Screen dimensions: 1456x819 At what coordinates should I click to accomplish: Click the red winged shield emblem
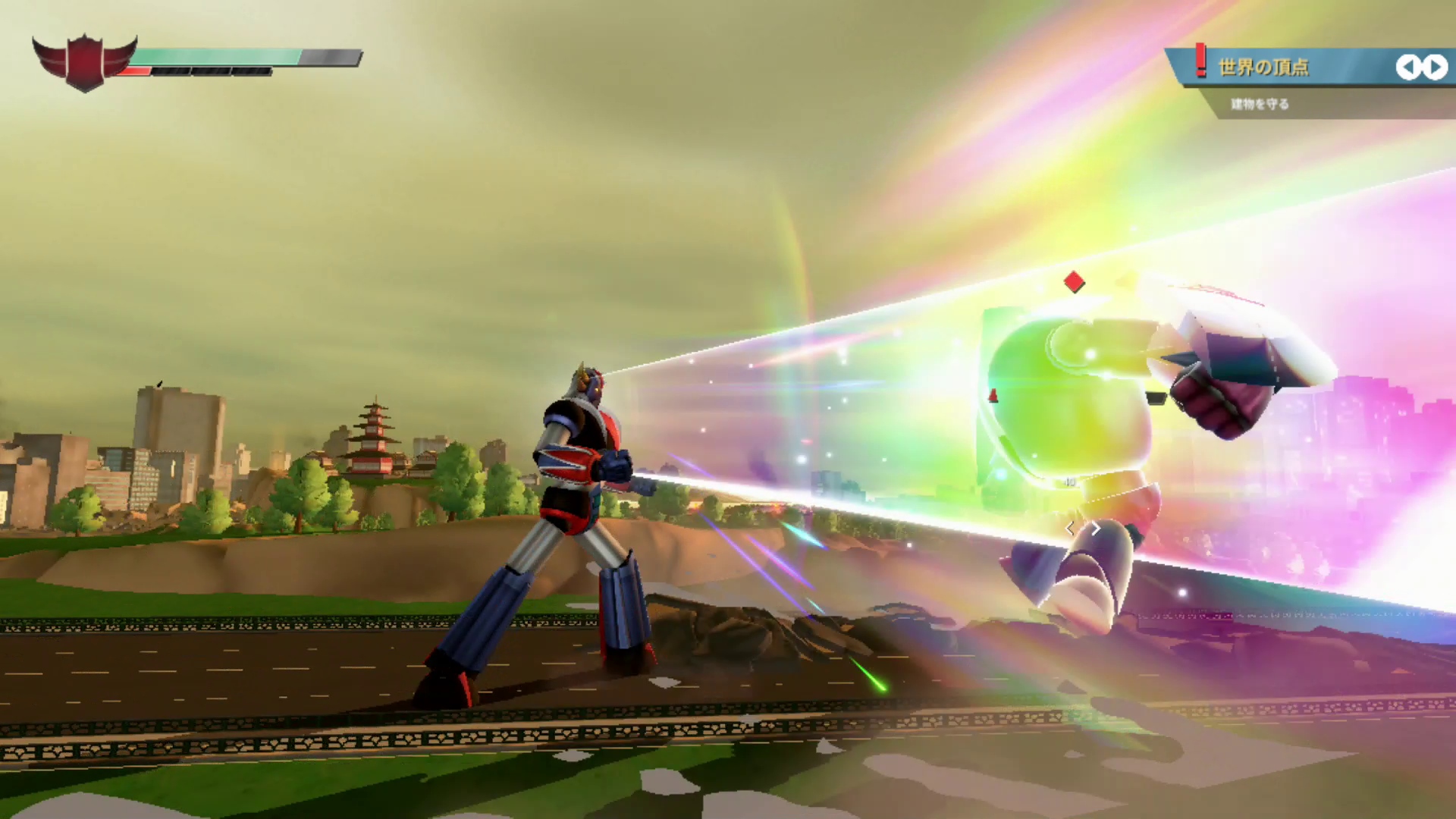tap(84, 62)
